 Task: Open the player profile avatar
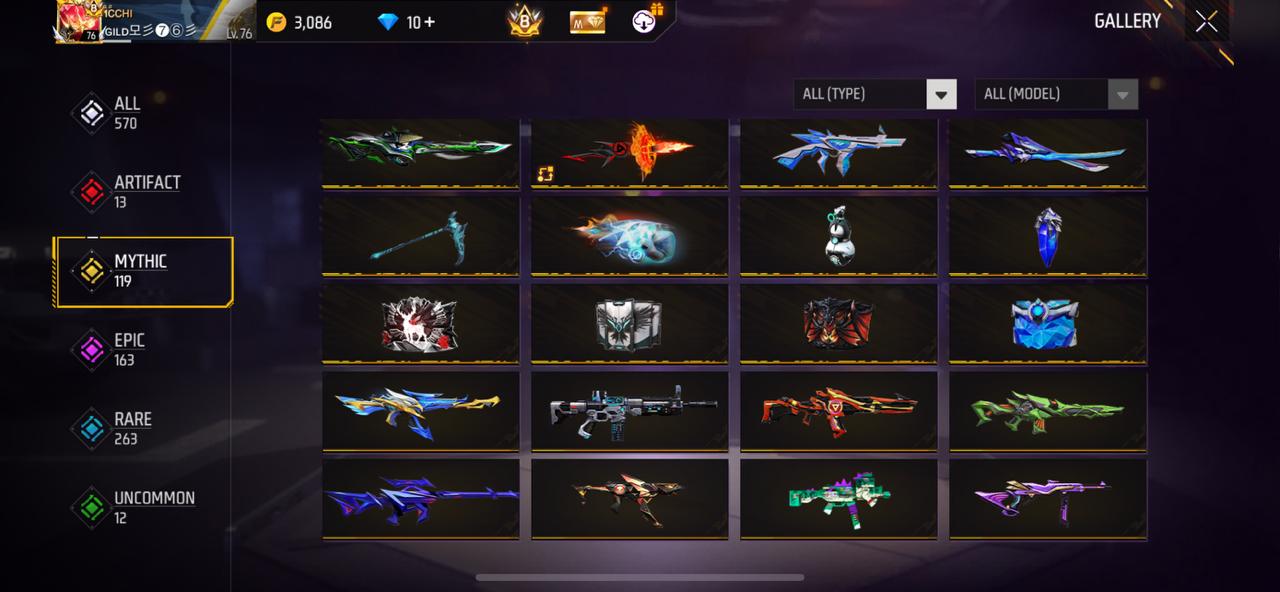[78, 22]
